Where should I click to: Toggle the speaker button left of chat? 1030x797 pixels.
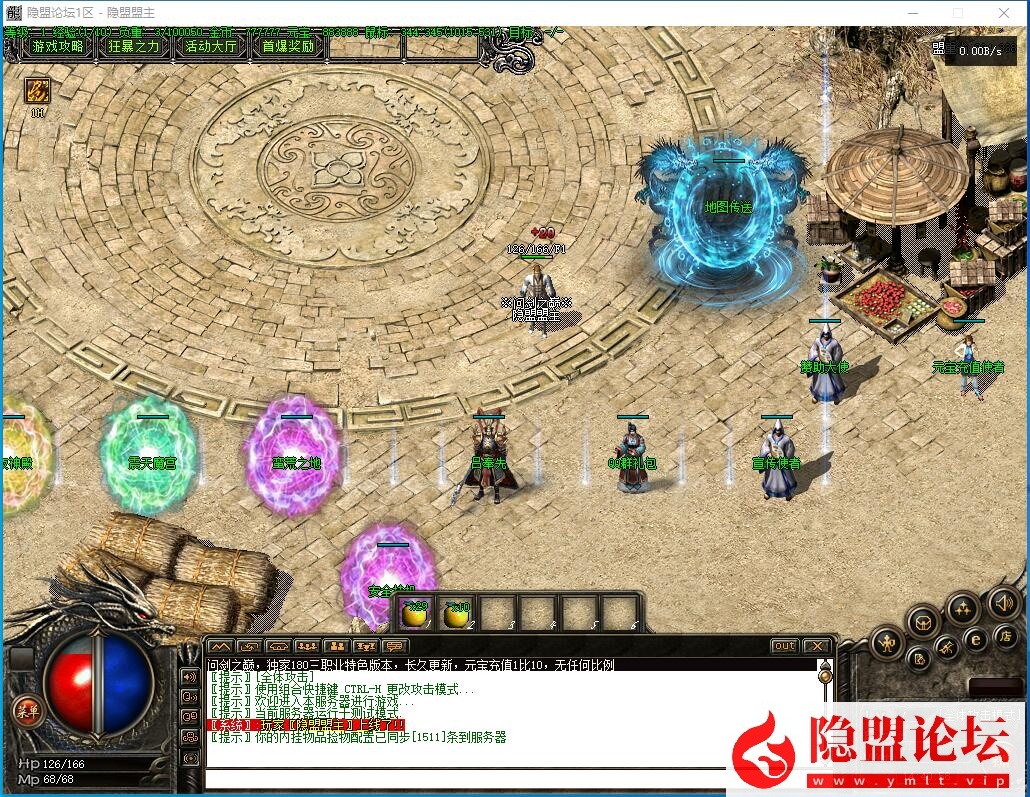click(189, 676)
